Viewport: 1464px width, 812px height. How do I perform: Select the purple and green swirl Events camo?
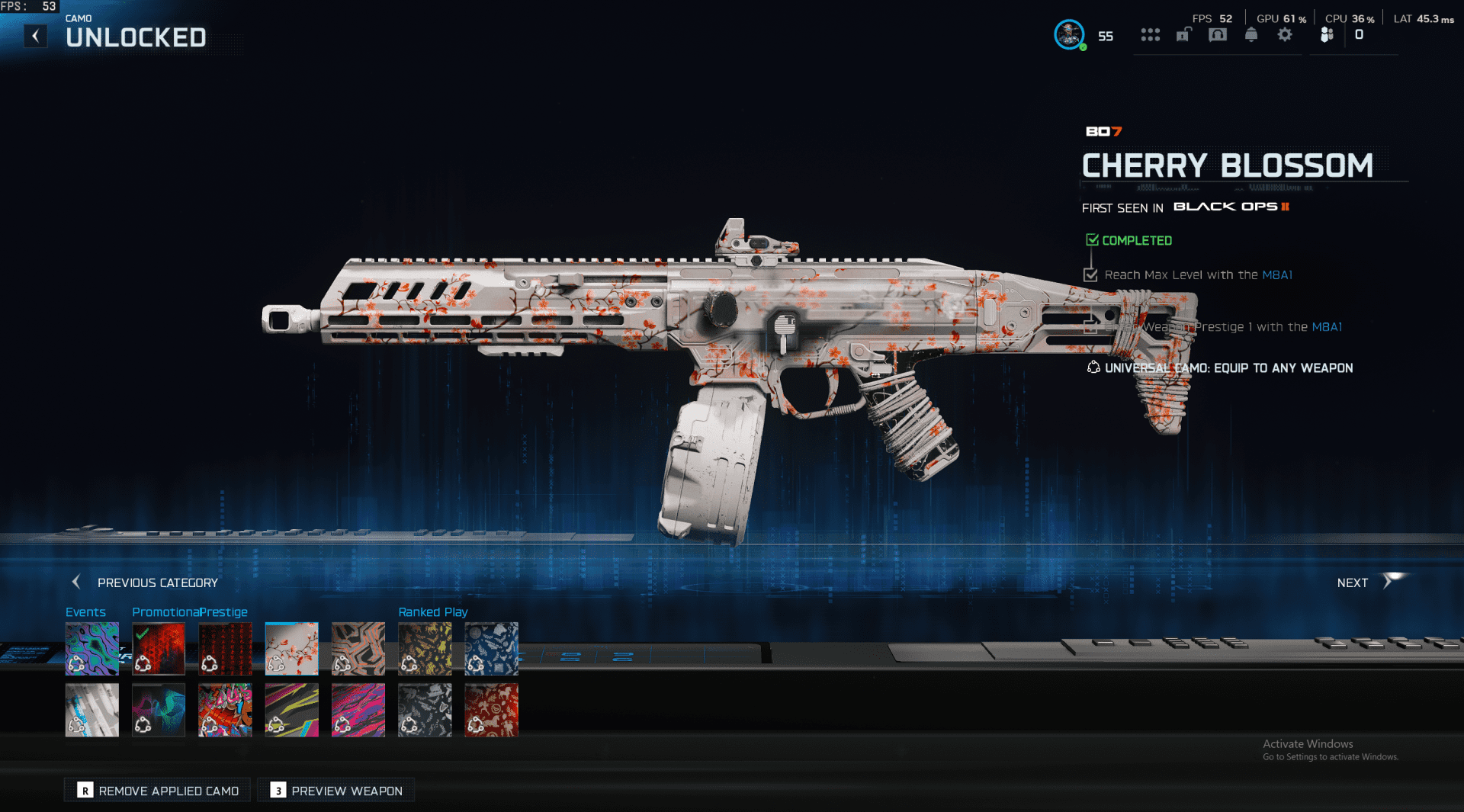coord(92,649)
